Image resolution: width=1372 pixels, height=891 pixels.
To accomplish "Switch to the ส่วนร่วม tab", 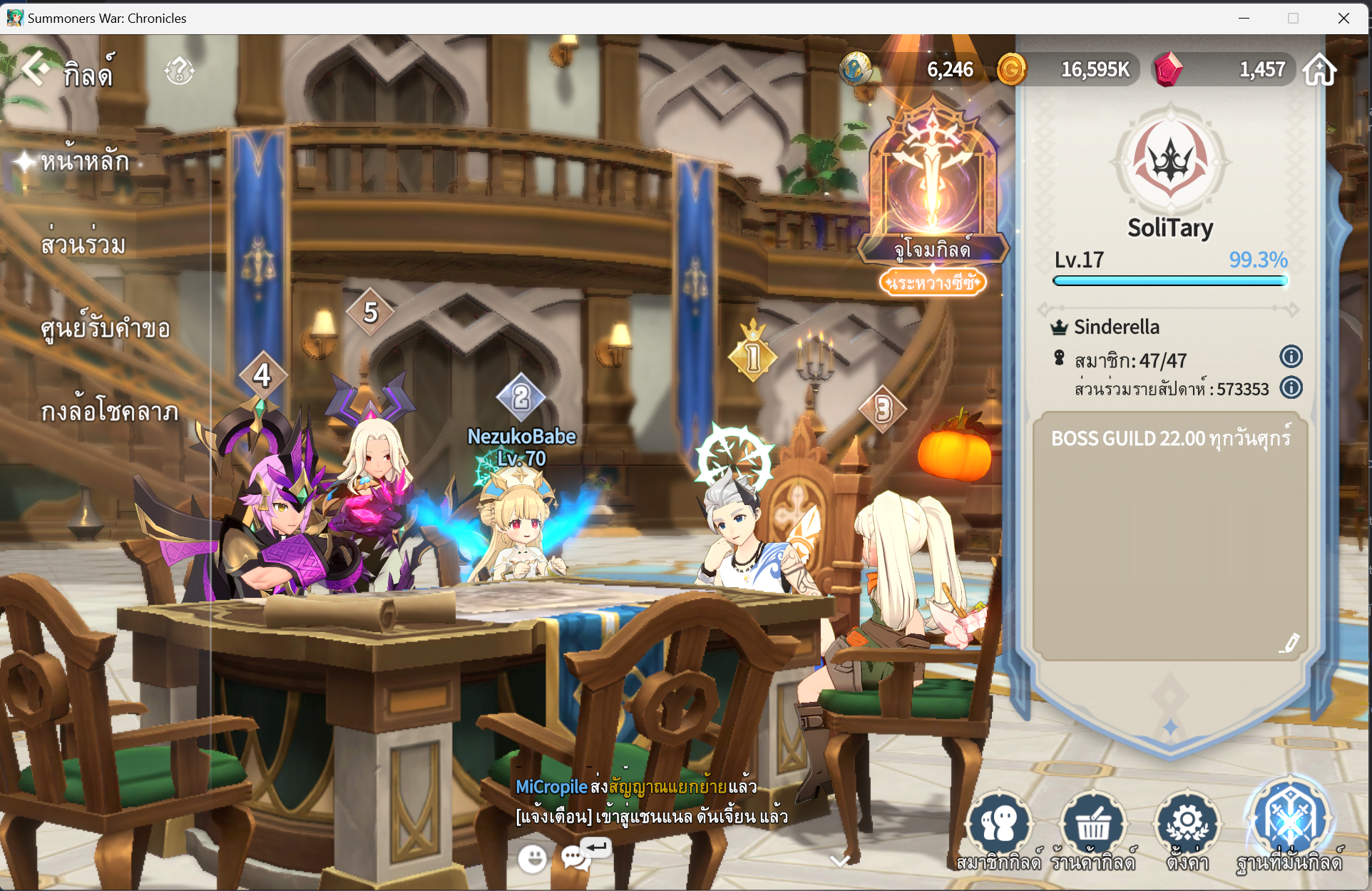I will [x=83, y=245].
